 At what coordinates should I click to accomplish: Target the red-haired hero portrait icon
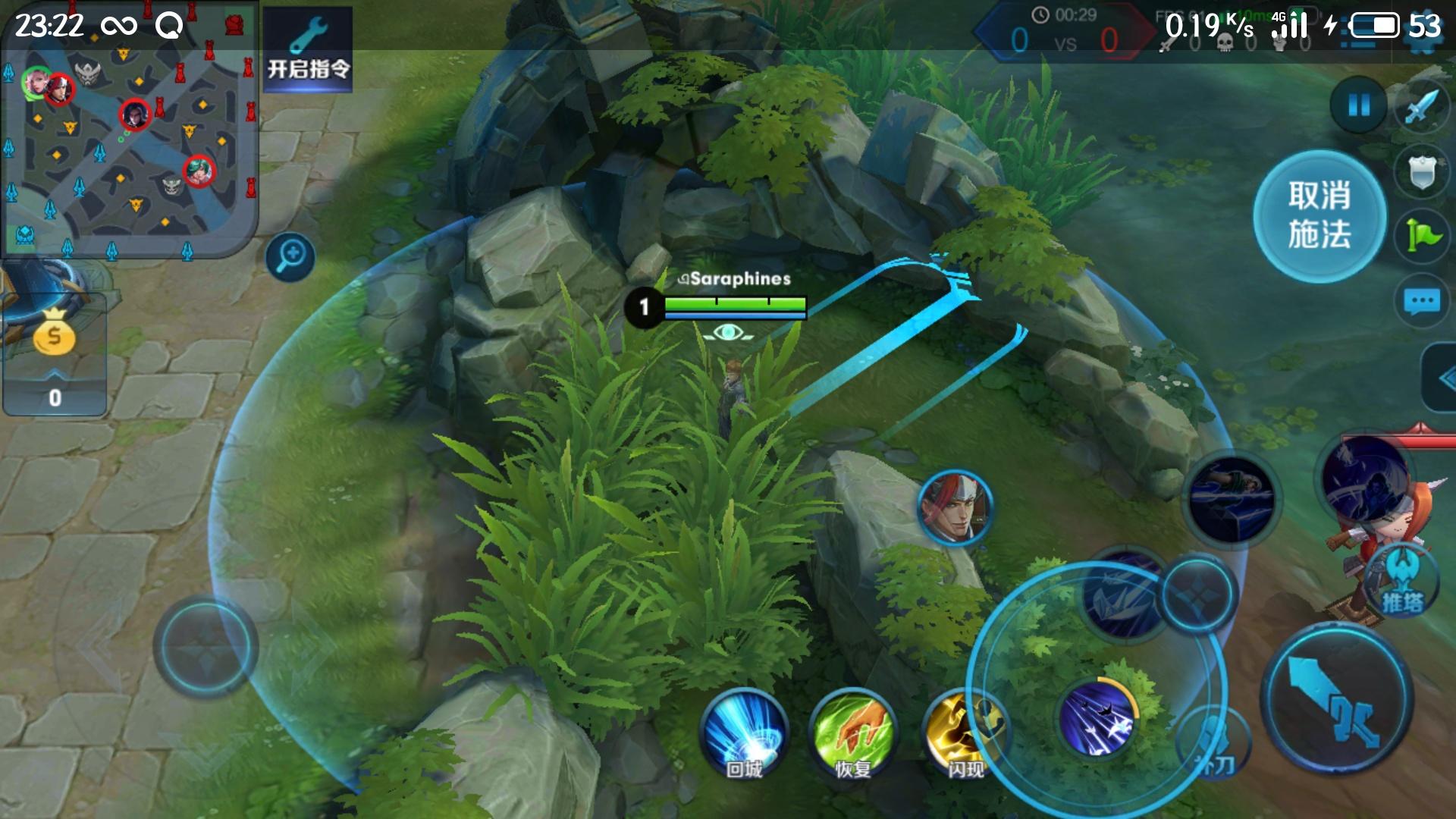click(x=955, y=507)
